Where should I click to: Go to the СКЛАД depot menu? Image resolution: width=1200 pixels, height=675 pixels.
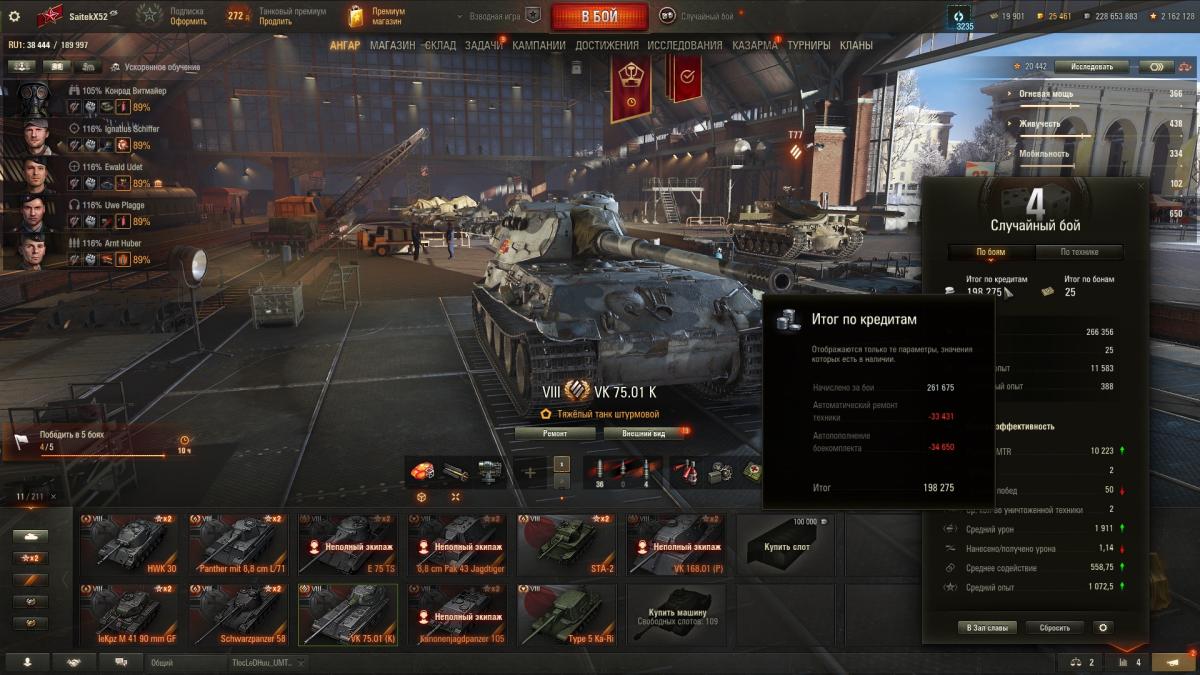440,45
